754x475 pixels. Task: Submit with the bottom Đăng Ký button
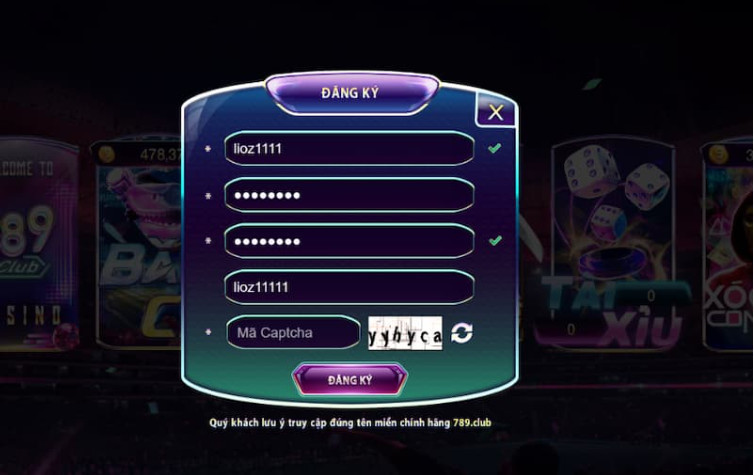[x=349, y=380]
